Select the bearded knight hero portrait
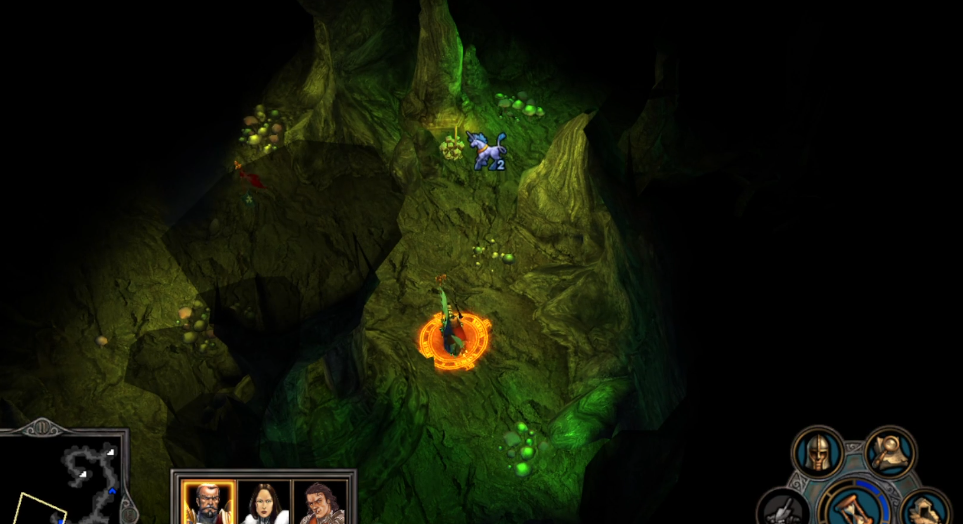The image size is (963, 524). pyautogui.click(x=208, y=502)
